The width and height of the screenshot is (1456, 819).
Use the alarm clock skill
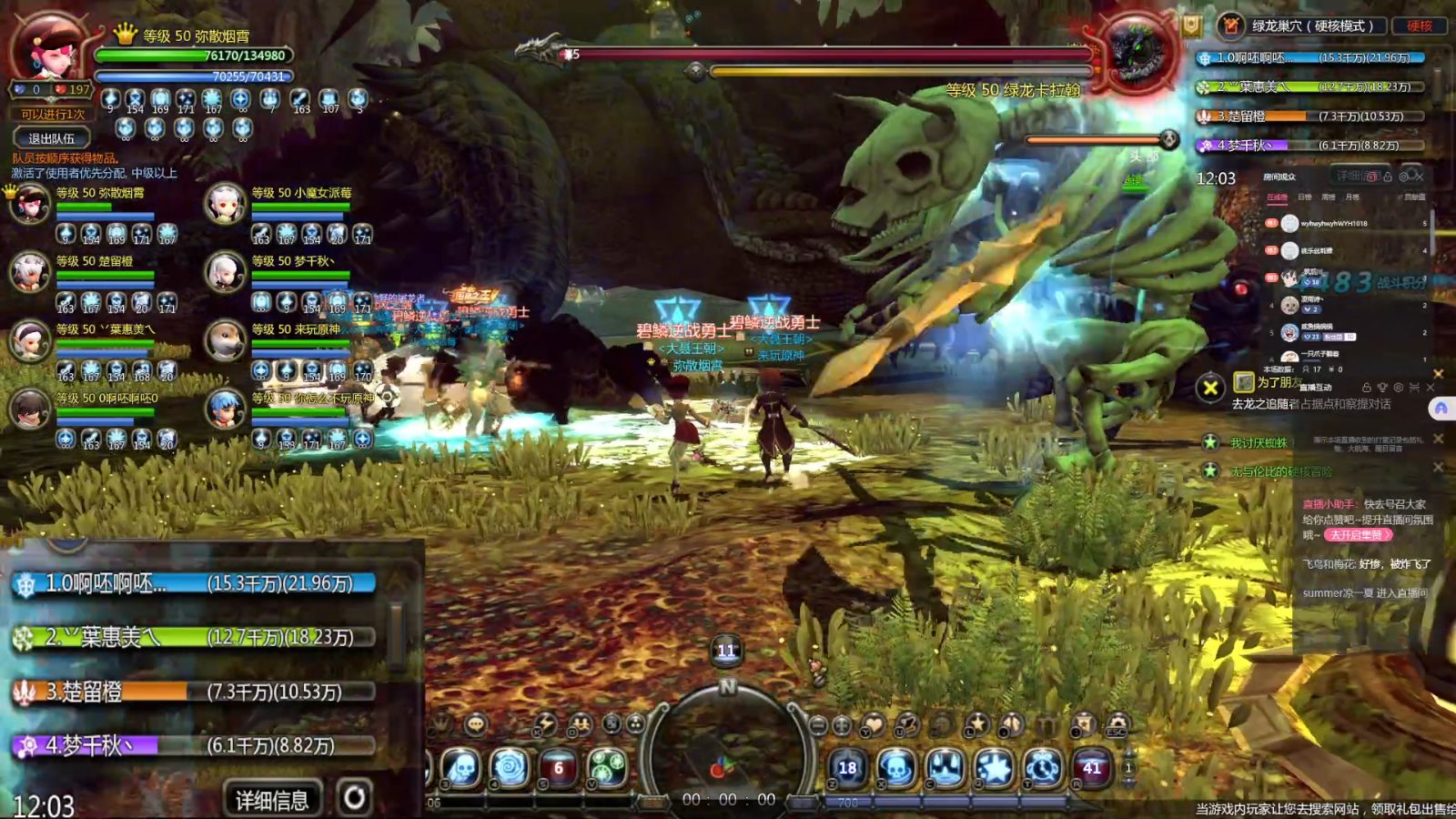coord(1043,768)
